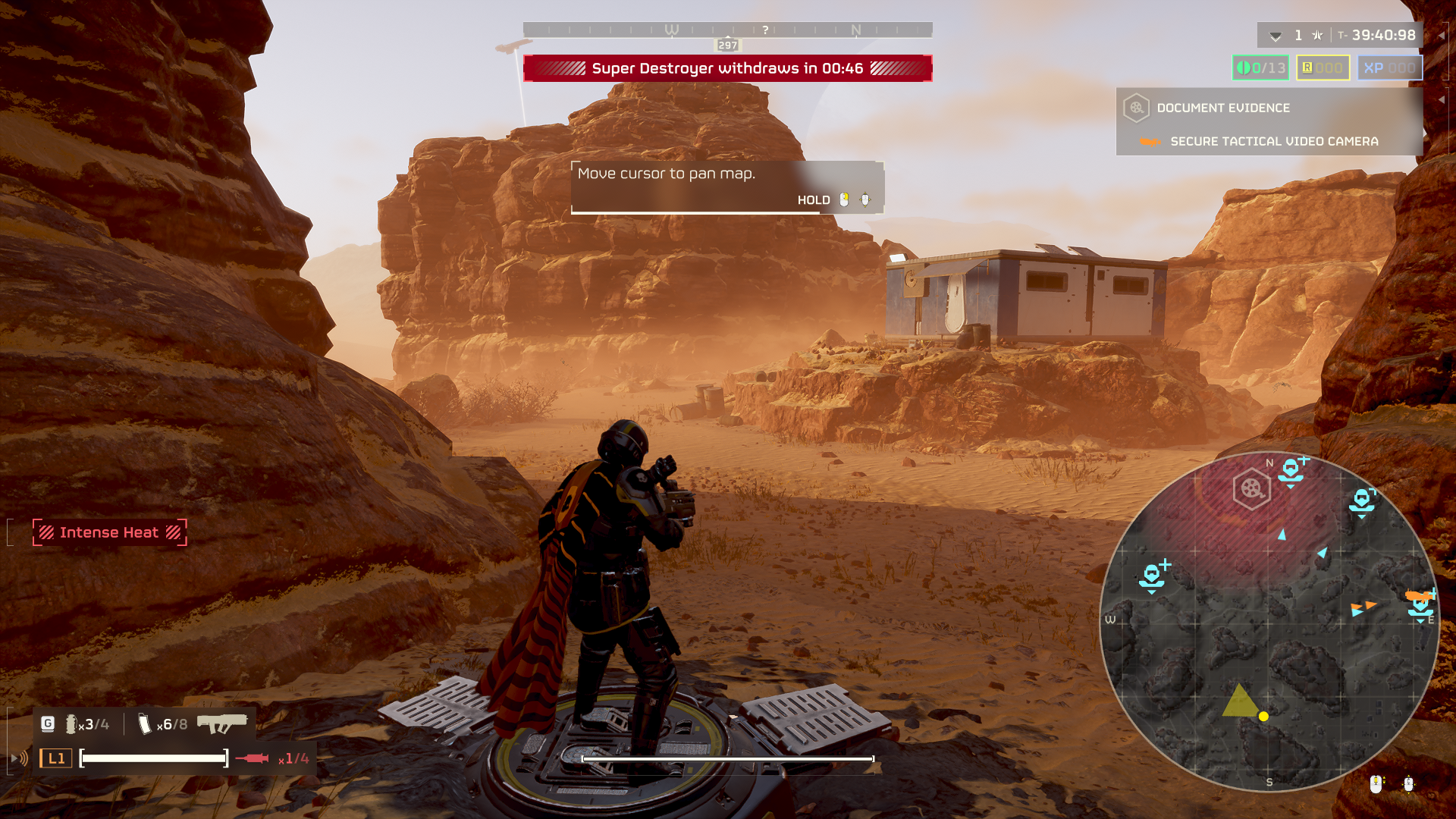Click the compass heading bar
Screen dimensions: 1456x819
coord(727,30)
